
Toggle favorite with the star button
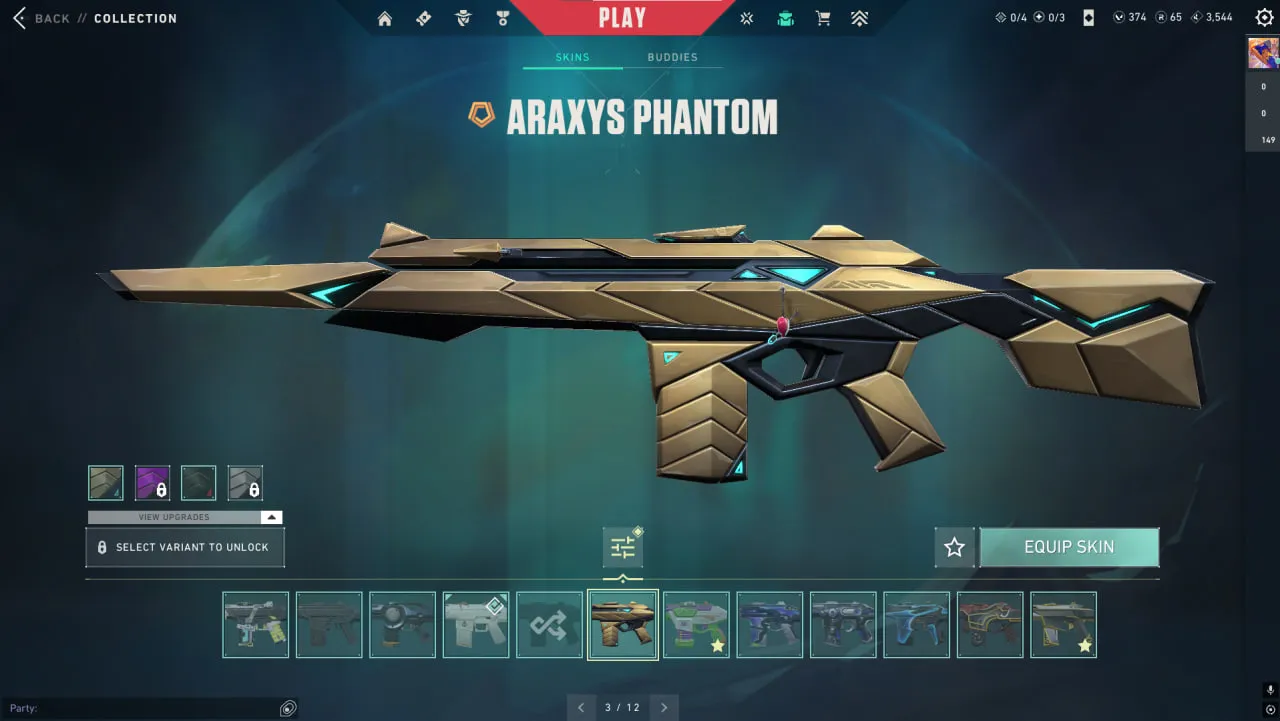pyautogui.click(x=953, y=547)
